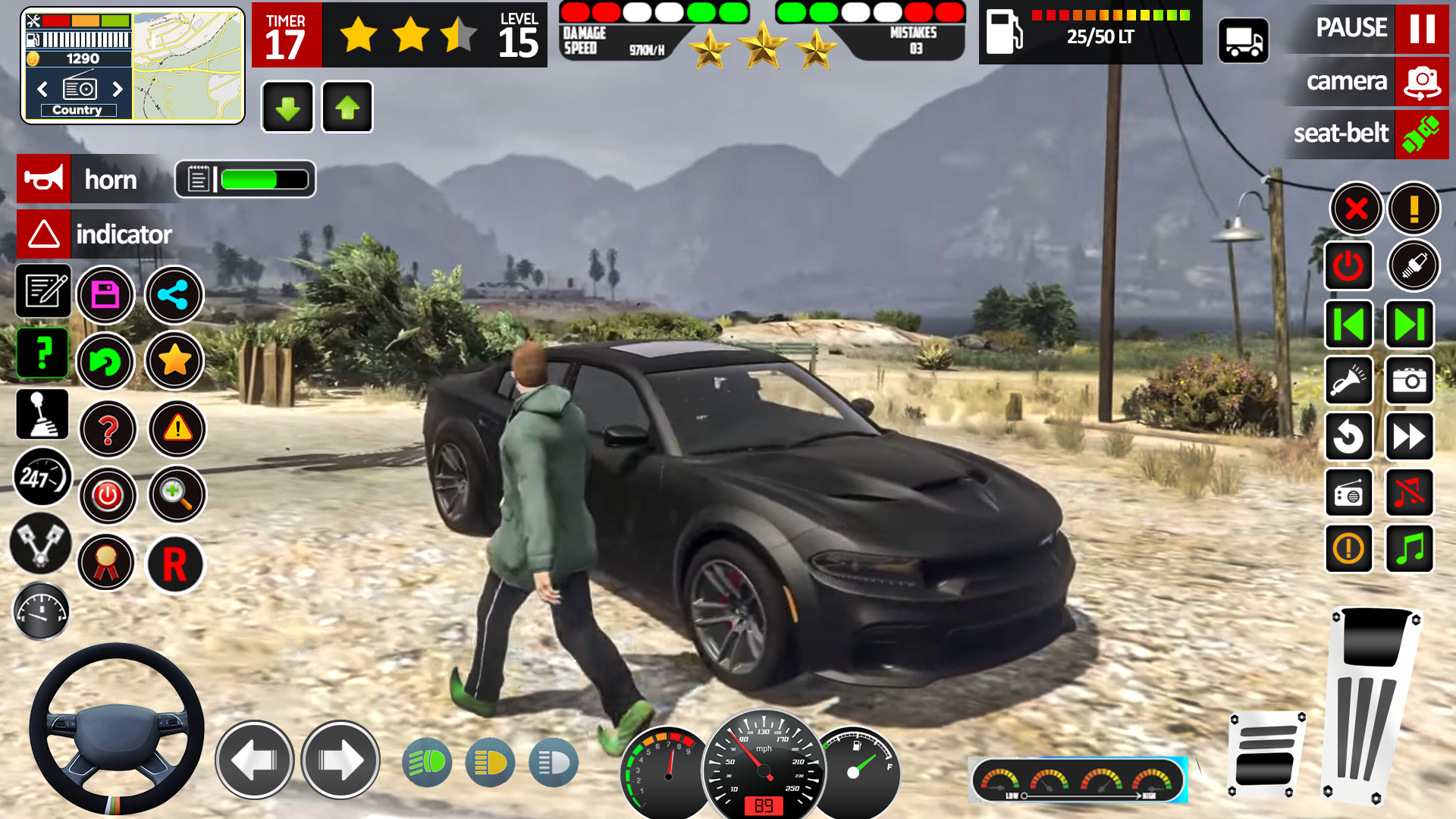Select the pink save disk icon
1456x819 pixels.
pos(106,294)
